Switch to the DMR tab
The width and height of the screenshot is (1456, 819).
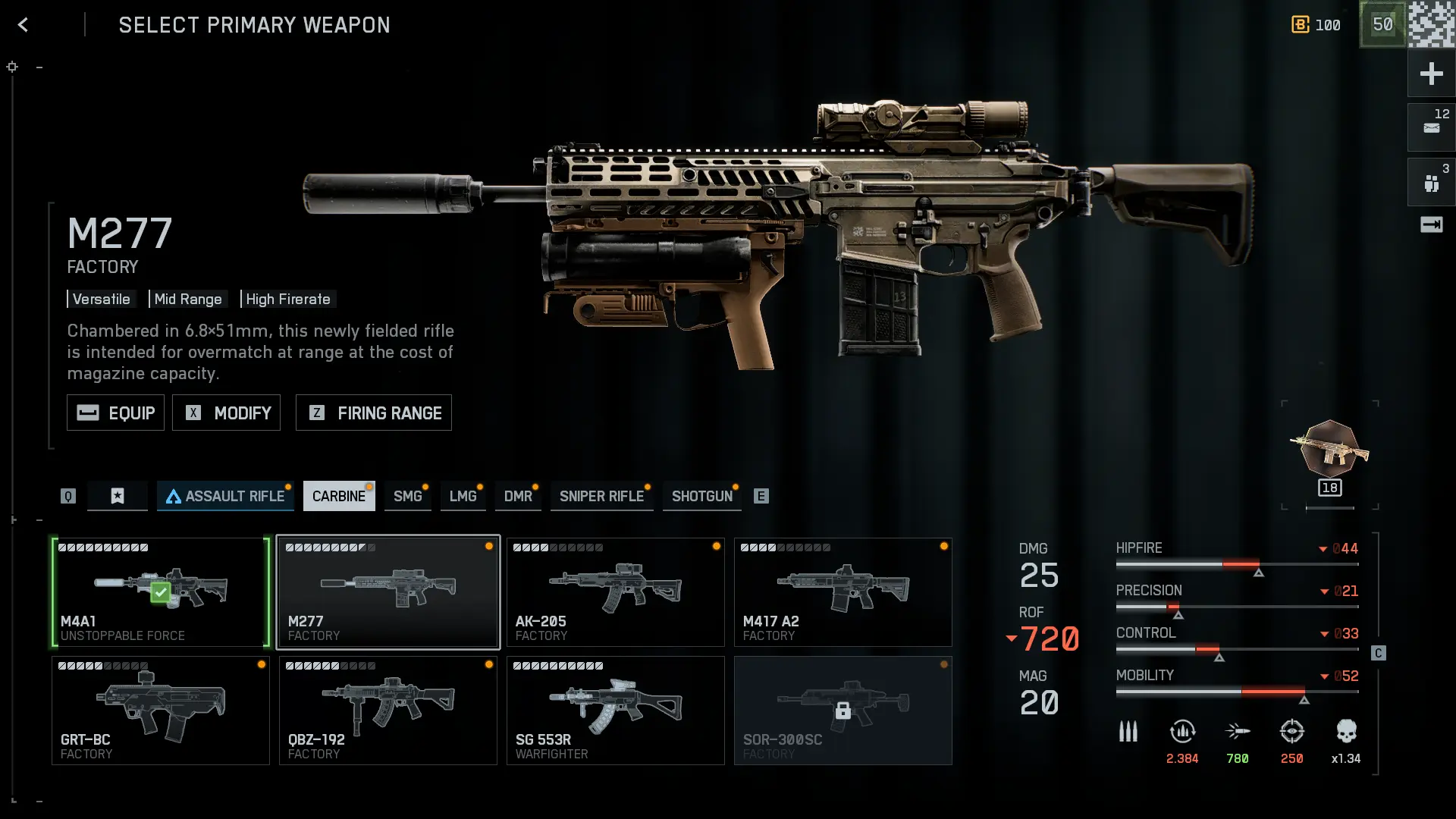click(518, 496)
